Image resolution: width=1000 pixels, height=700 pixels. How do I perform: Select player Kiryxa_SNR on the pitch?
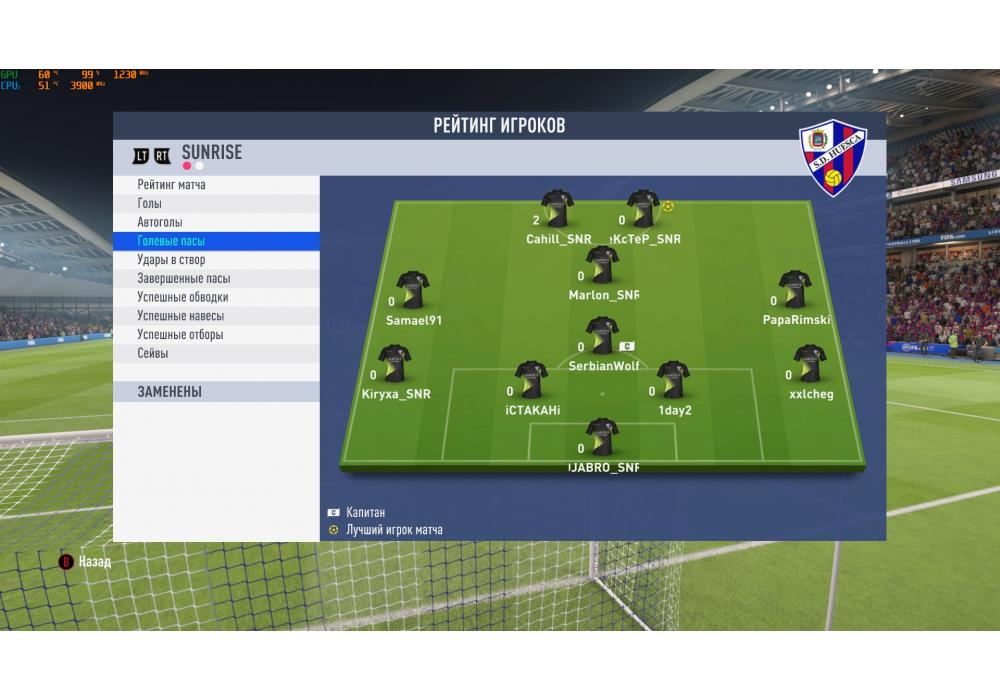394,364
